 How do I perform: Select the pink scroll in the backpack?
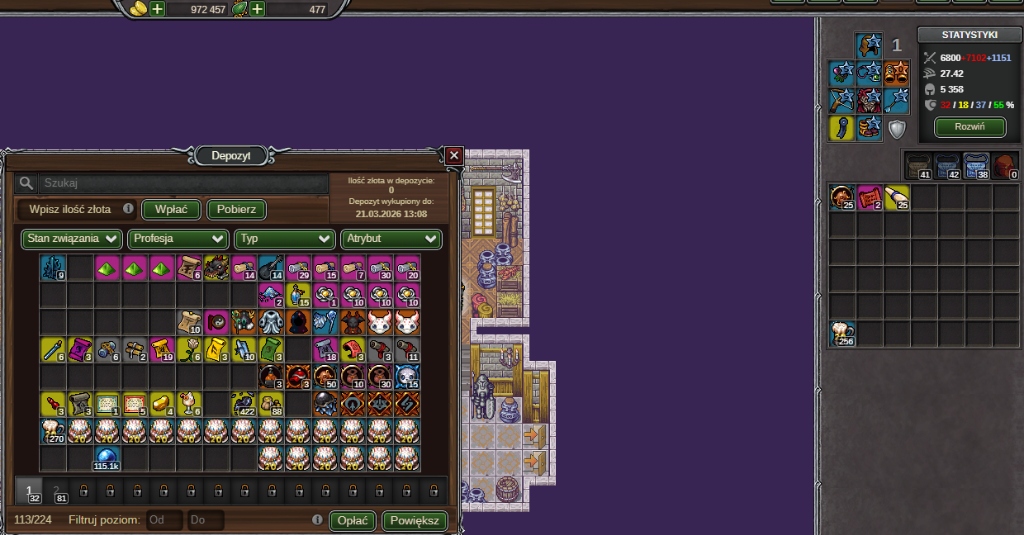click(869, 197)
